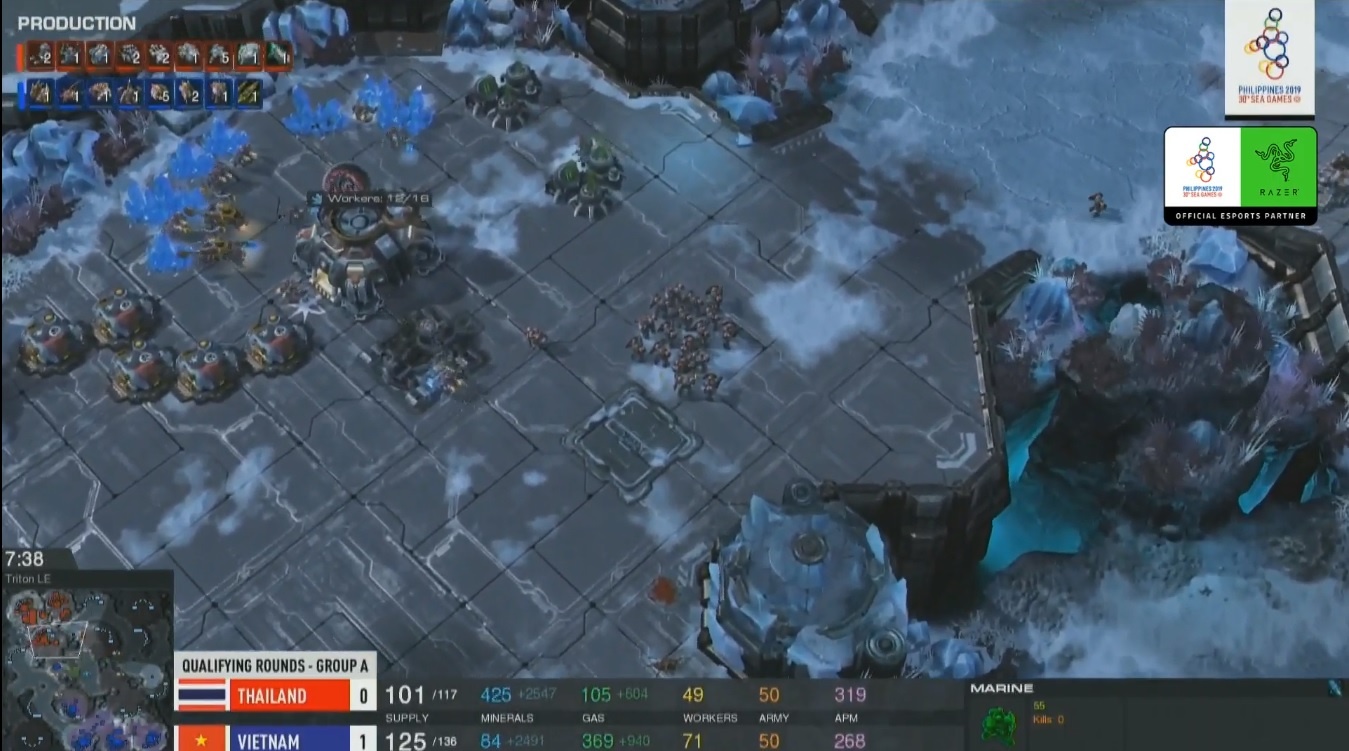The width and height of the screenshot is (1349, 751).
Task: Click the progress bar under the leftmost Terran production icon
Action: [39, 67]
